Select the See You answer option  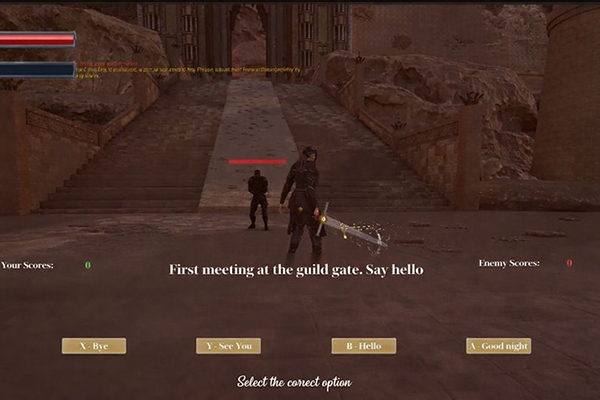228,346
